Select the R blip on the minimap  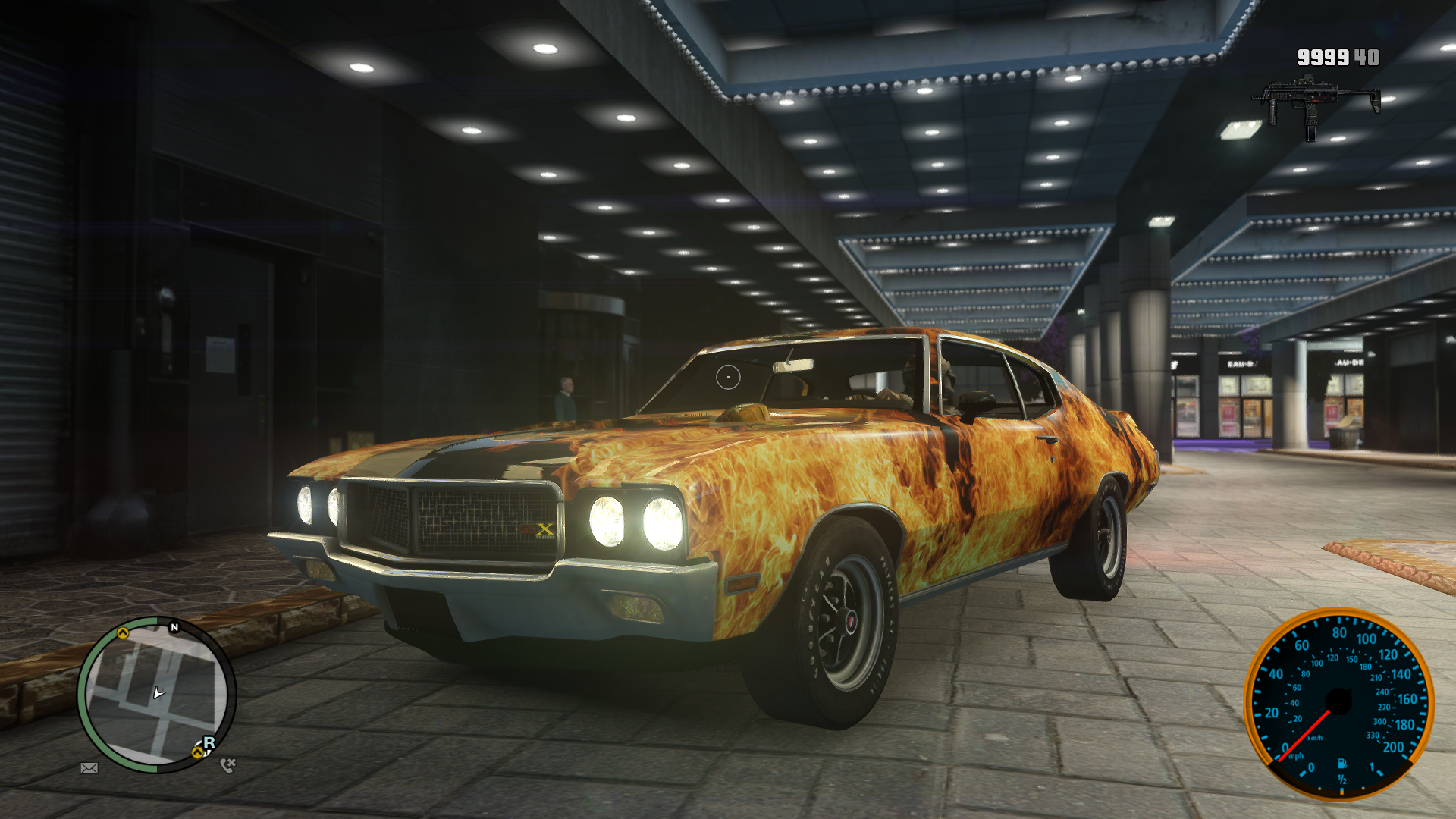(209, 742)
